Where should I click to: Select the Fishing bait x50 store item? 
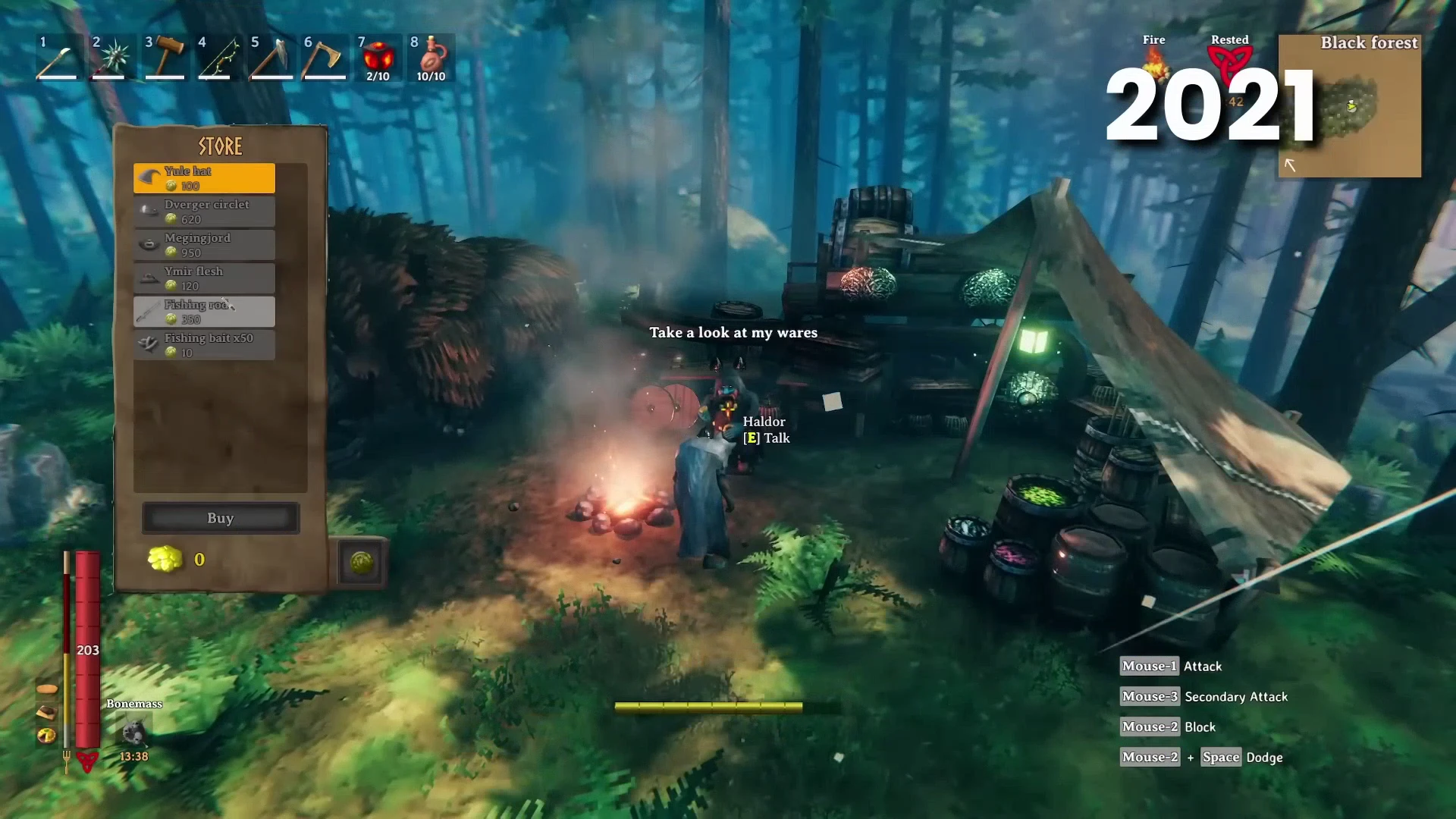coord(203,344)
